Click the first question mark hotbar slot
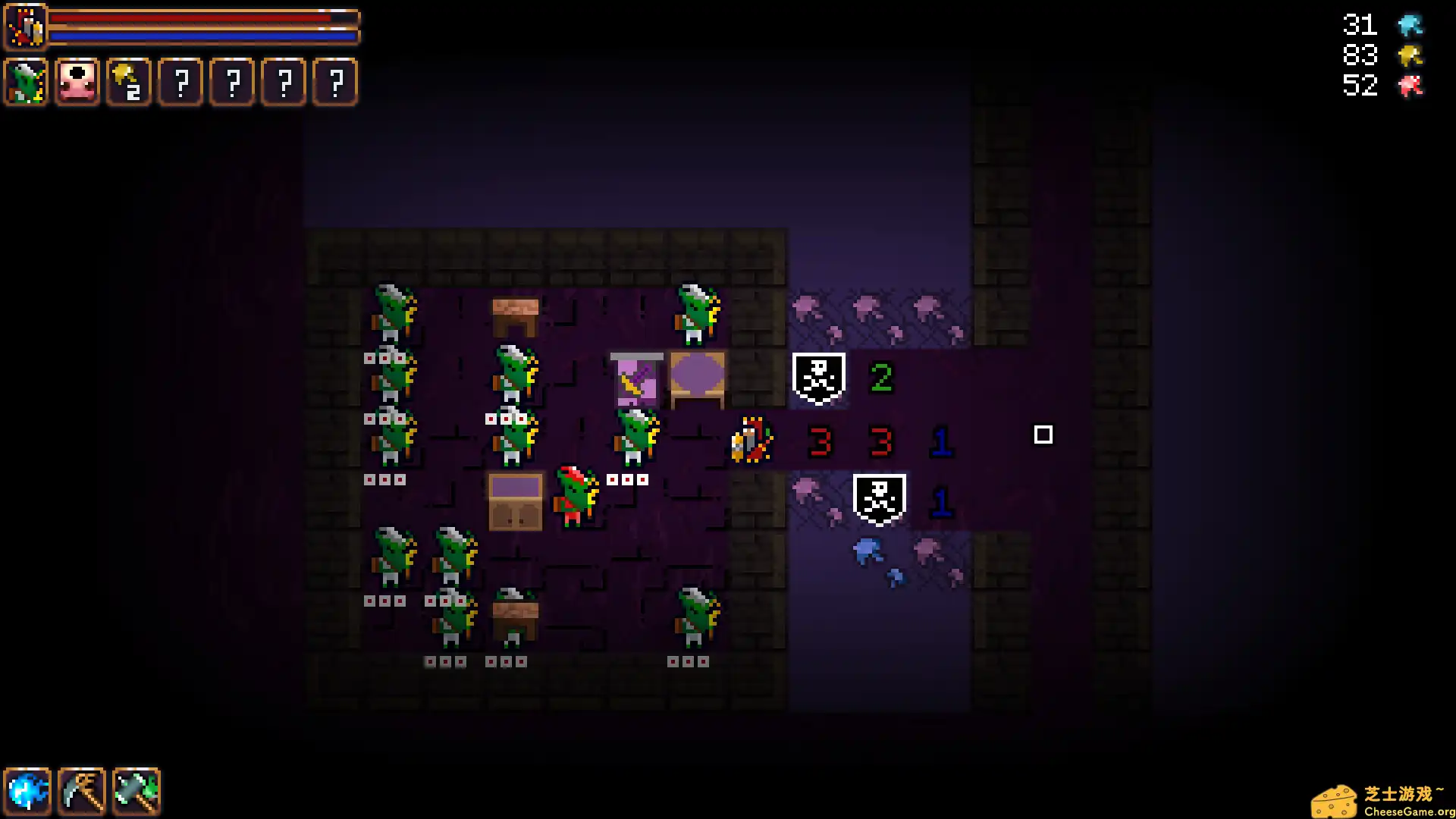Viewport: 1456px width, 819px height. (x=180, y=83)
